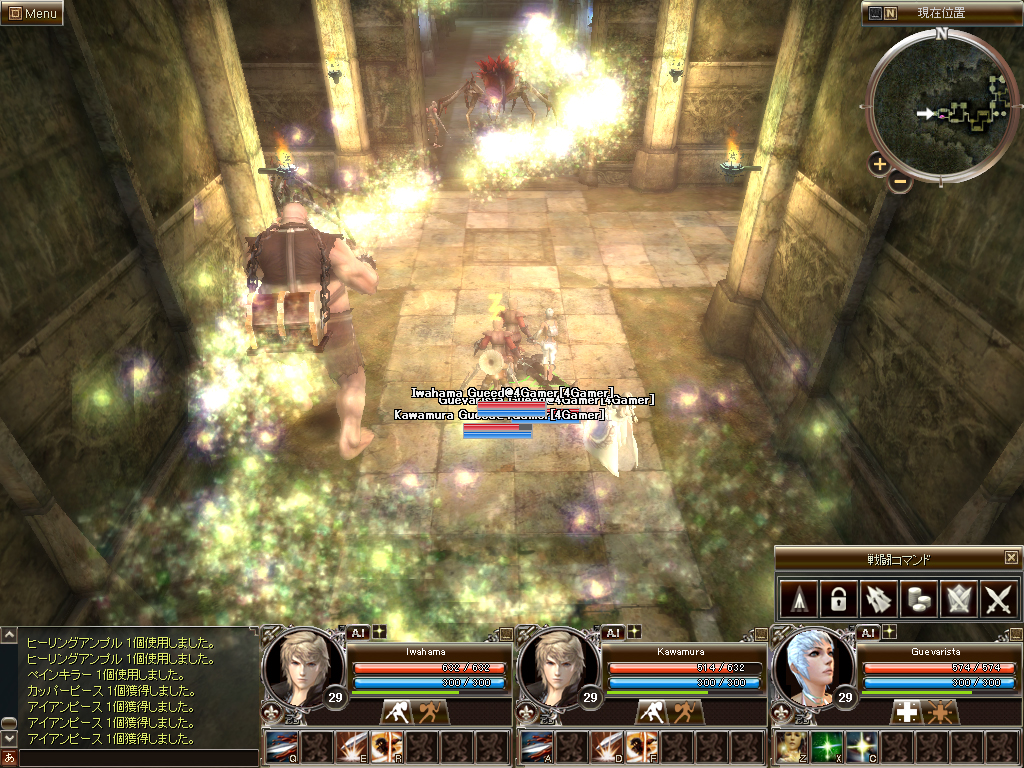
Task: Select the triple arrows battle command
Action: tap(877, 599)
